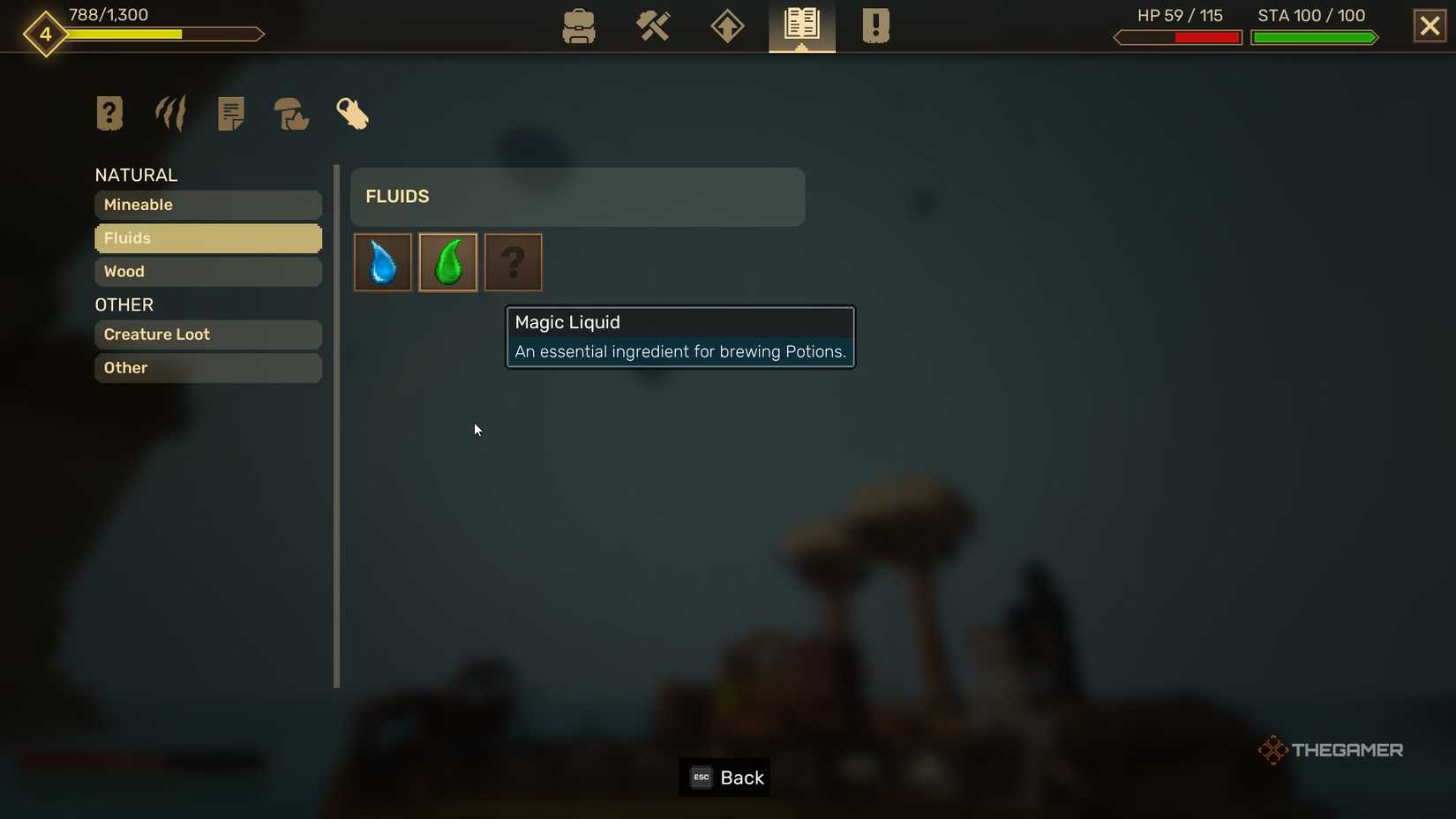Select the green Magic Liquid droplet
Image resolution: width=1456 pixels, height=819 pixels.
pos(447,262)
